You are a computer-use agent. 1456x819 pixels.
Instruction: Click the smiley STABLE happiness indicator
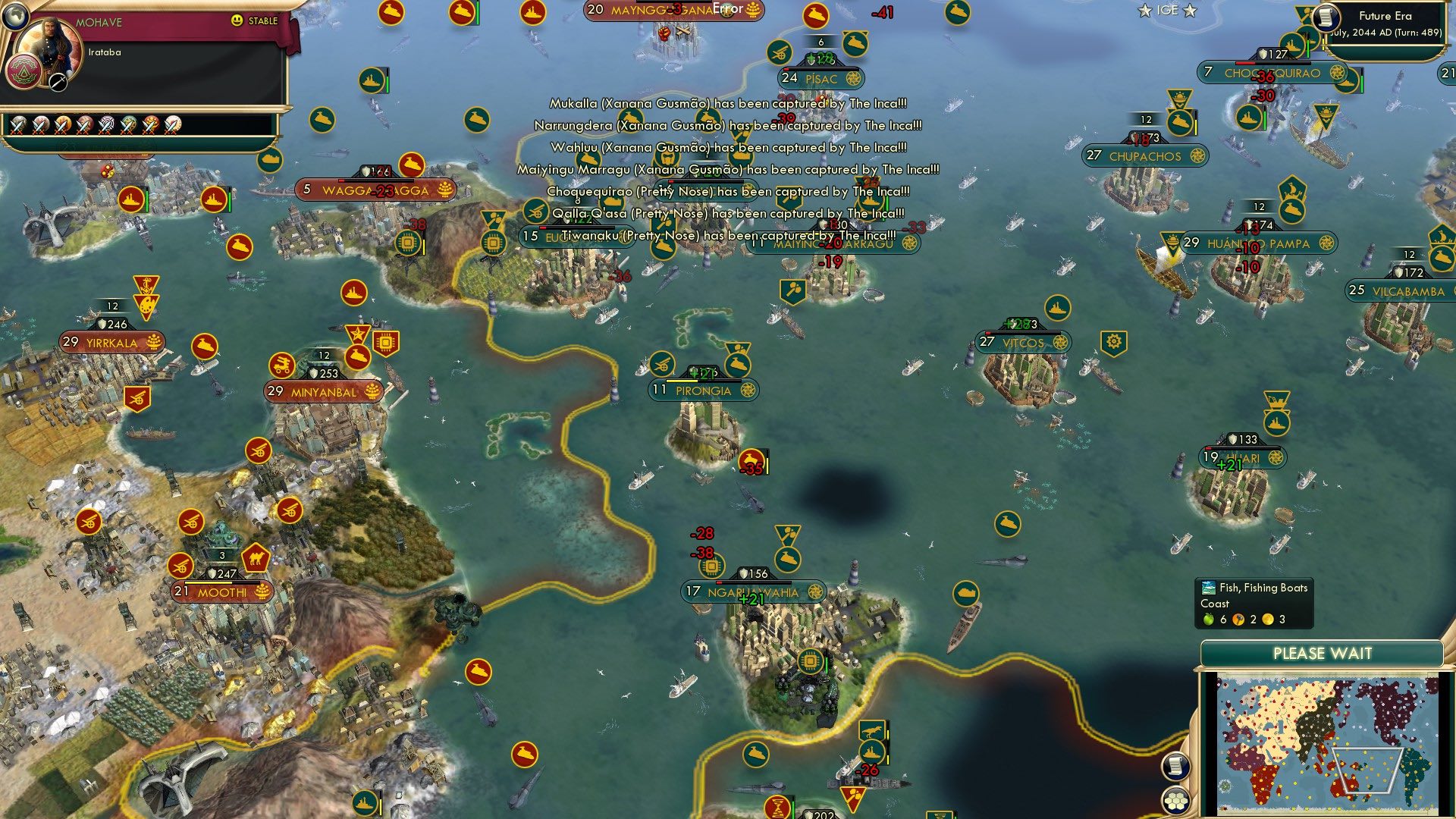[x=236, y=20]
